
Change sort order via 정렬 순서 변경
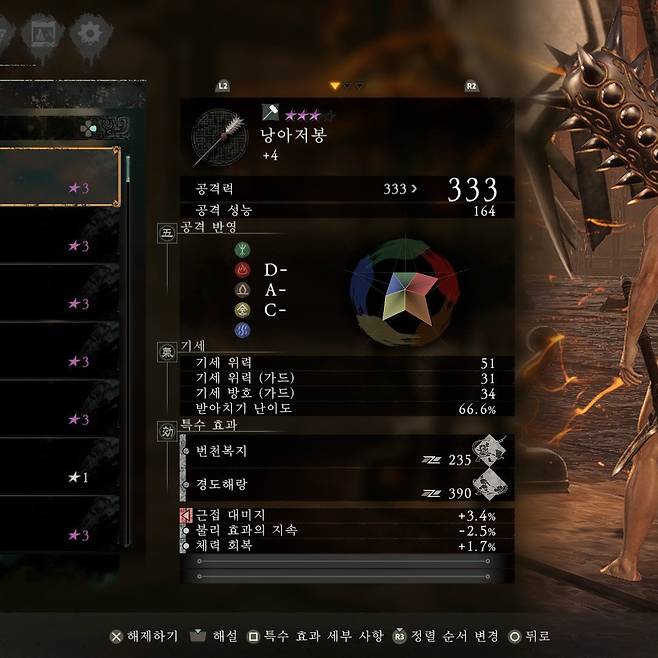point(446,636)
